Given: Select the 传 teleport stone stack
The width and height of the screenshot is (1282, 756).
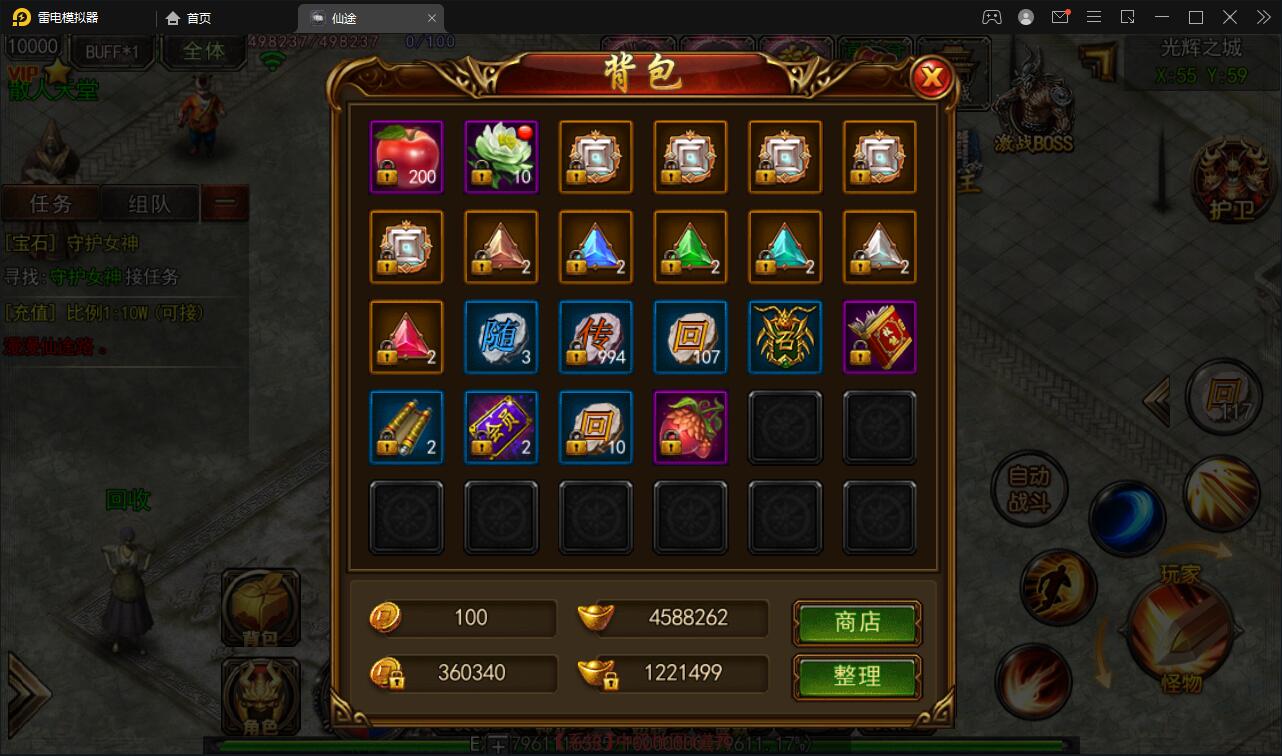Looking at the screenshot, I should 596,337.
